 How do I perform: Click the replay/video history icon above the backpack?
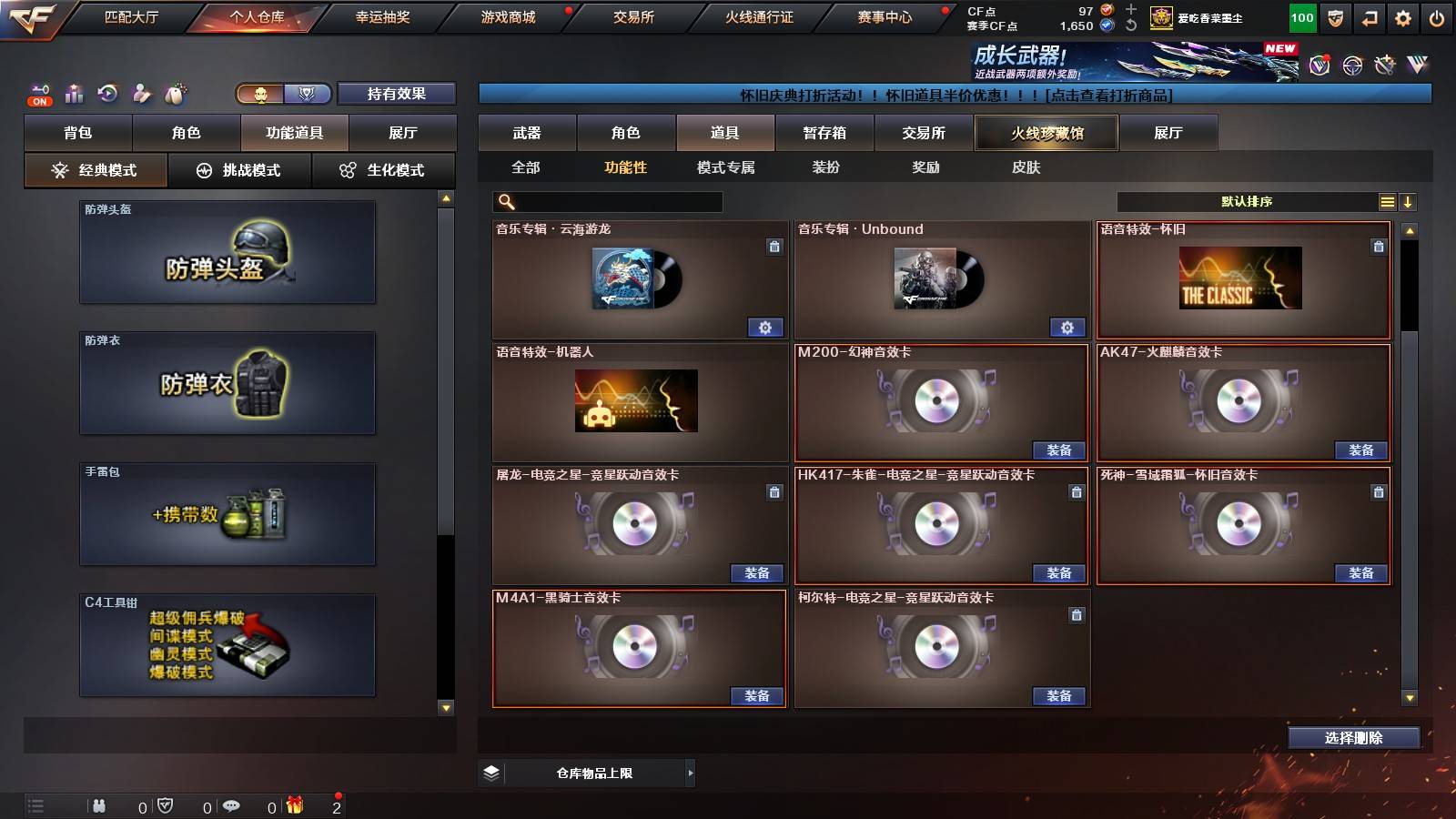click(108, 92)
